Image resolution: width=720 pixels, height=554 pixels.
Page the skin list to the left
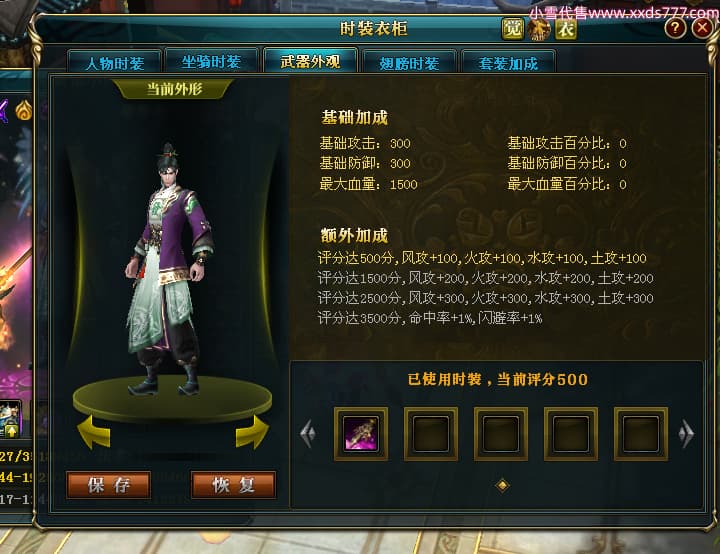click(308, 433)
